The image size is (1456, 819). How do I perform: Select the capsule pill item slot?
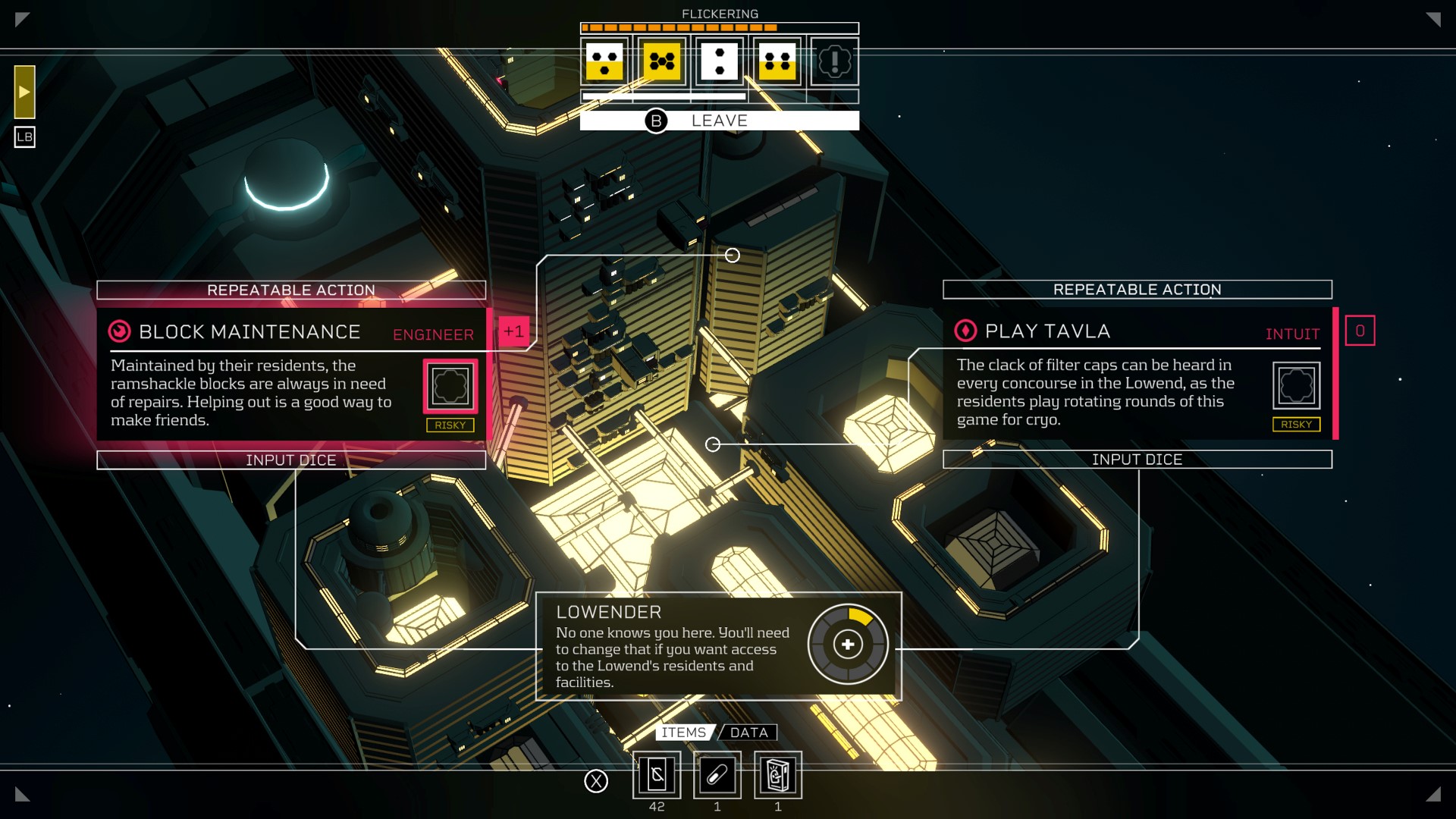coord(717,775)
